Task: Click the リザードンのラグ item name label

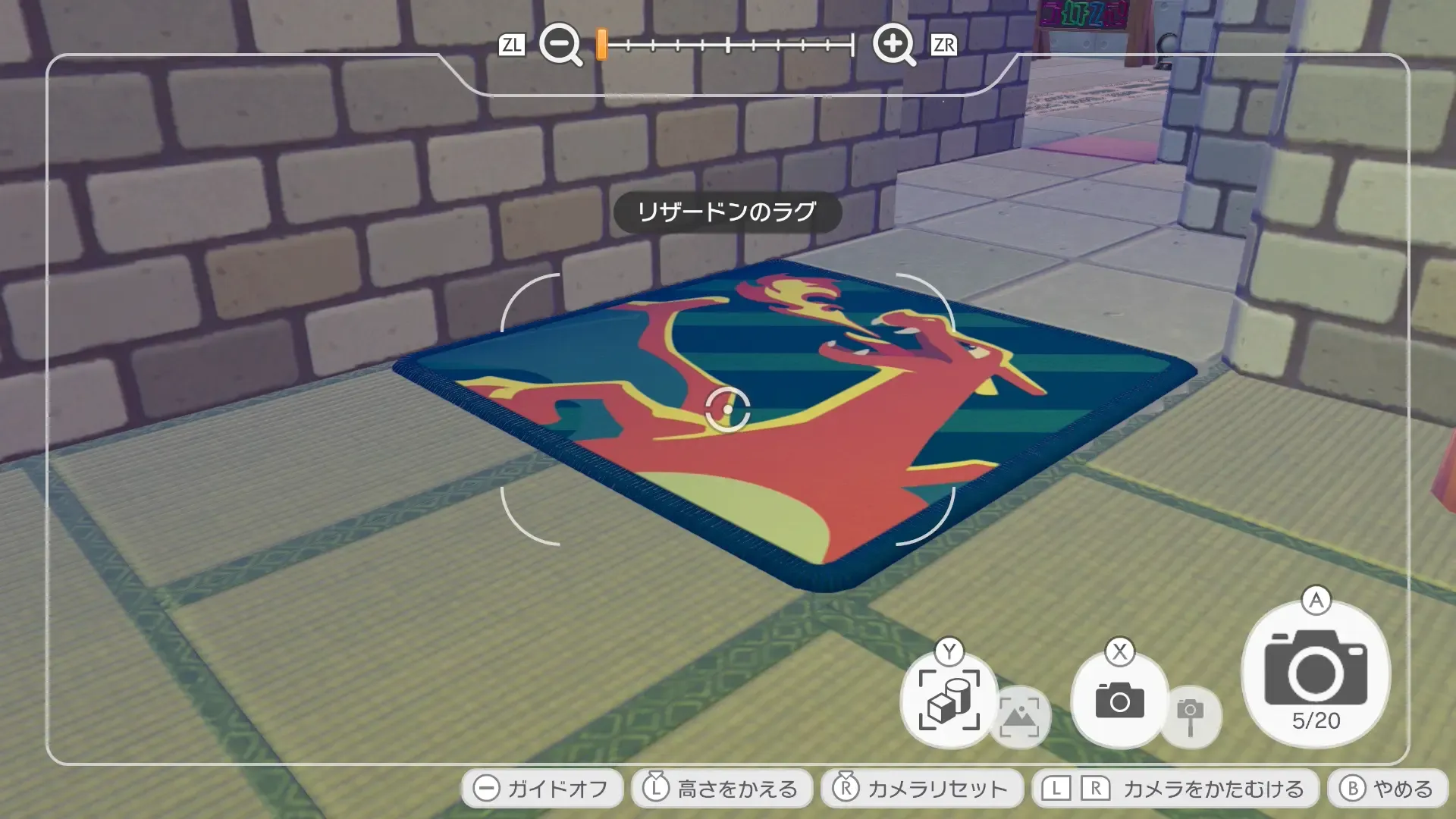Action: (727, 213)
